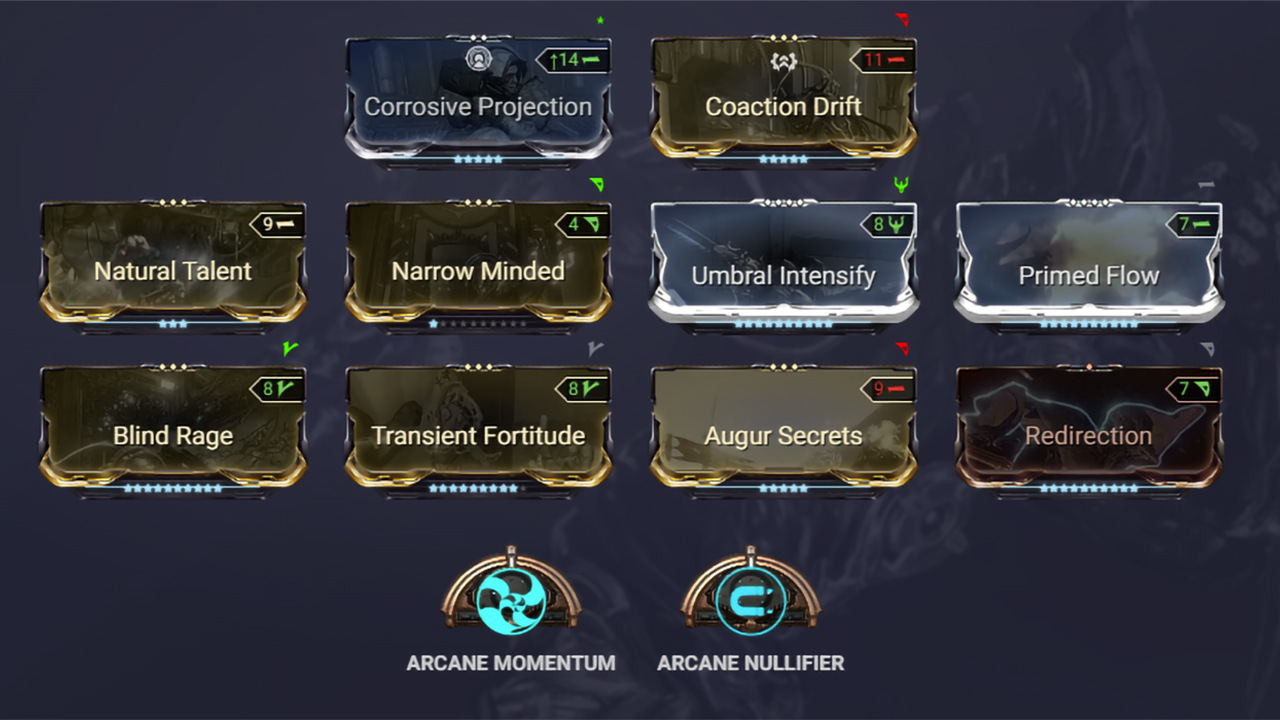Toggle the green arrow above Umbral Intensify
1280x720 pixels.
click(x=903, y=184)
